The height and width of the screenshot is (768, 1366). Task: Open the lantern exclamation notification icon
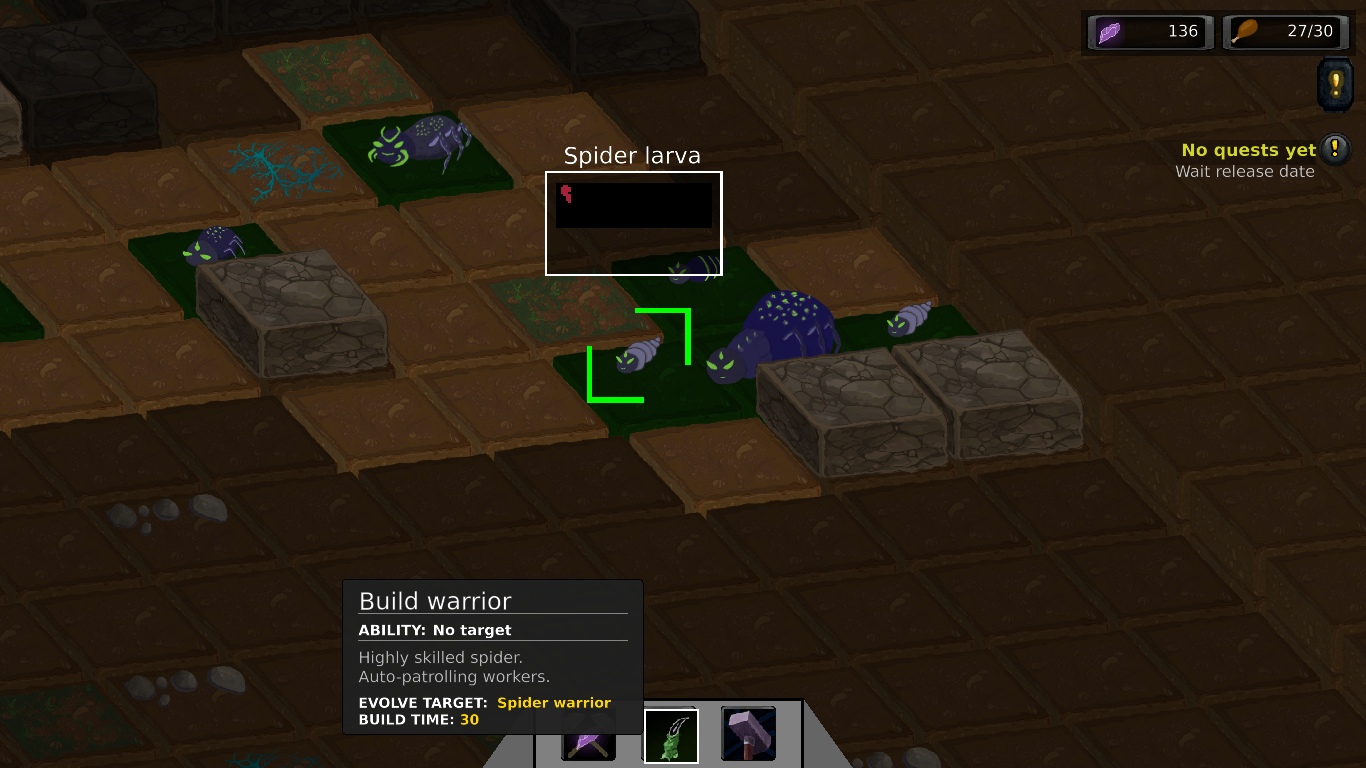click(x=1336, y=85)
